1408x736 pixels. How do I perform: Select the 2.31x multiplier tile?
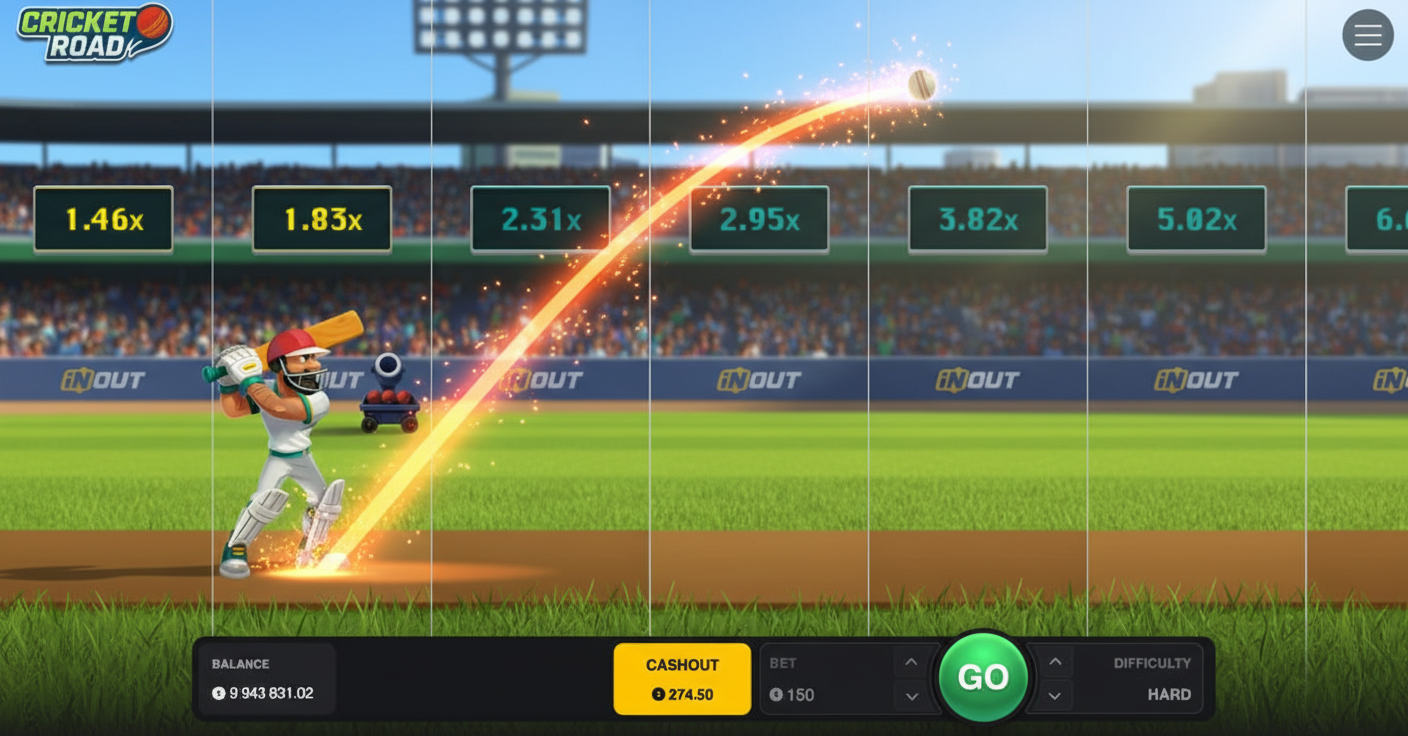[x=539, y=217]
